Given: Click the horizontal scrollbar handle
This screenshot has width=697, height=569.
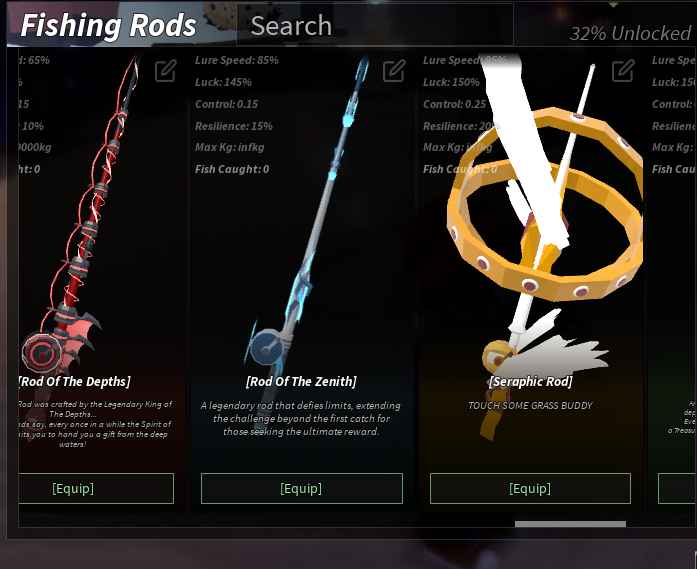Looking at the screenshot, I should [x=570, y=523].
